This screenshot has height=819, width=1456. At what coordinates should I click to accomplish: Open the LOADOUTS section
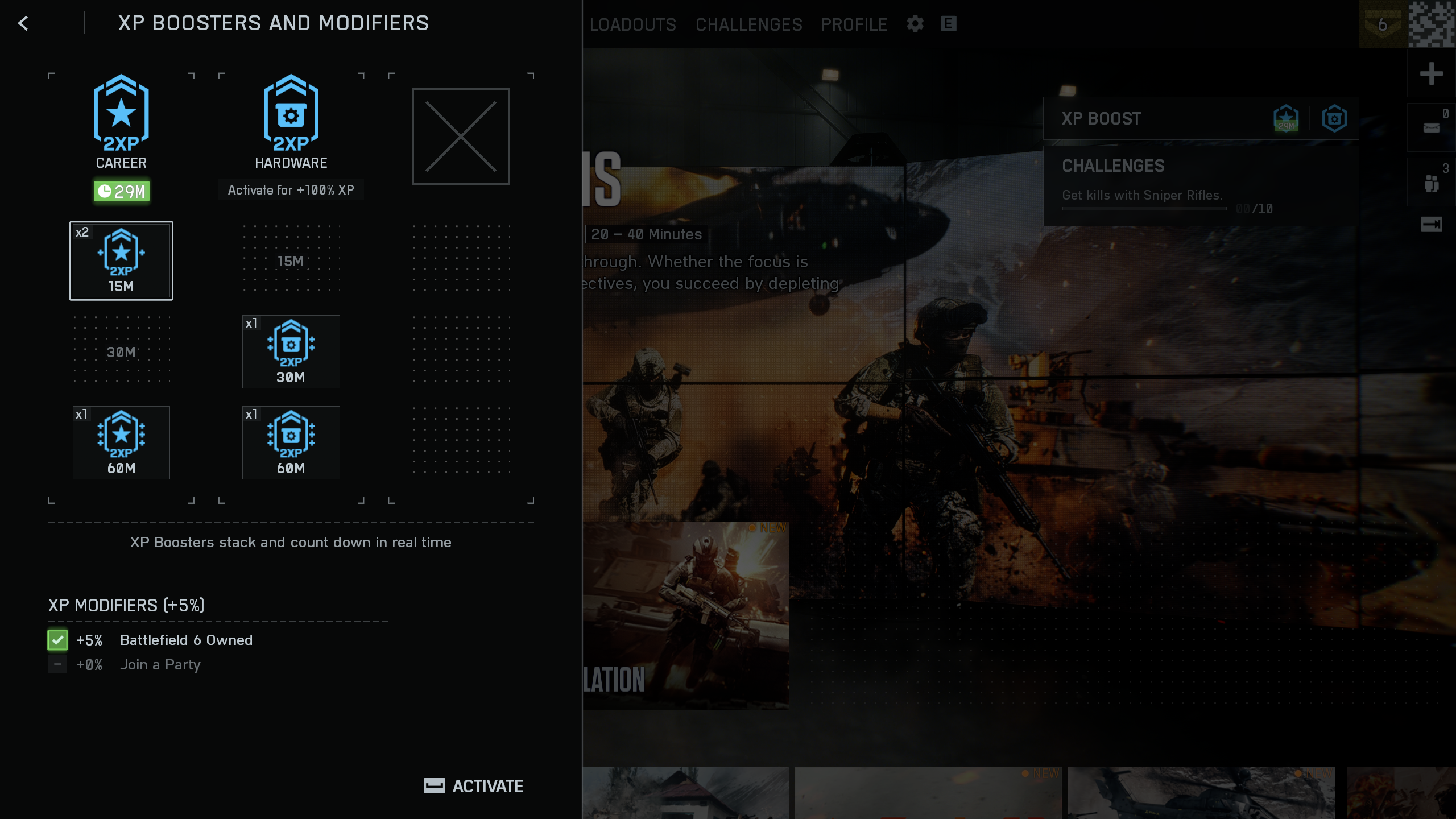tap(631, 24)
